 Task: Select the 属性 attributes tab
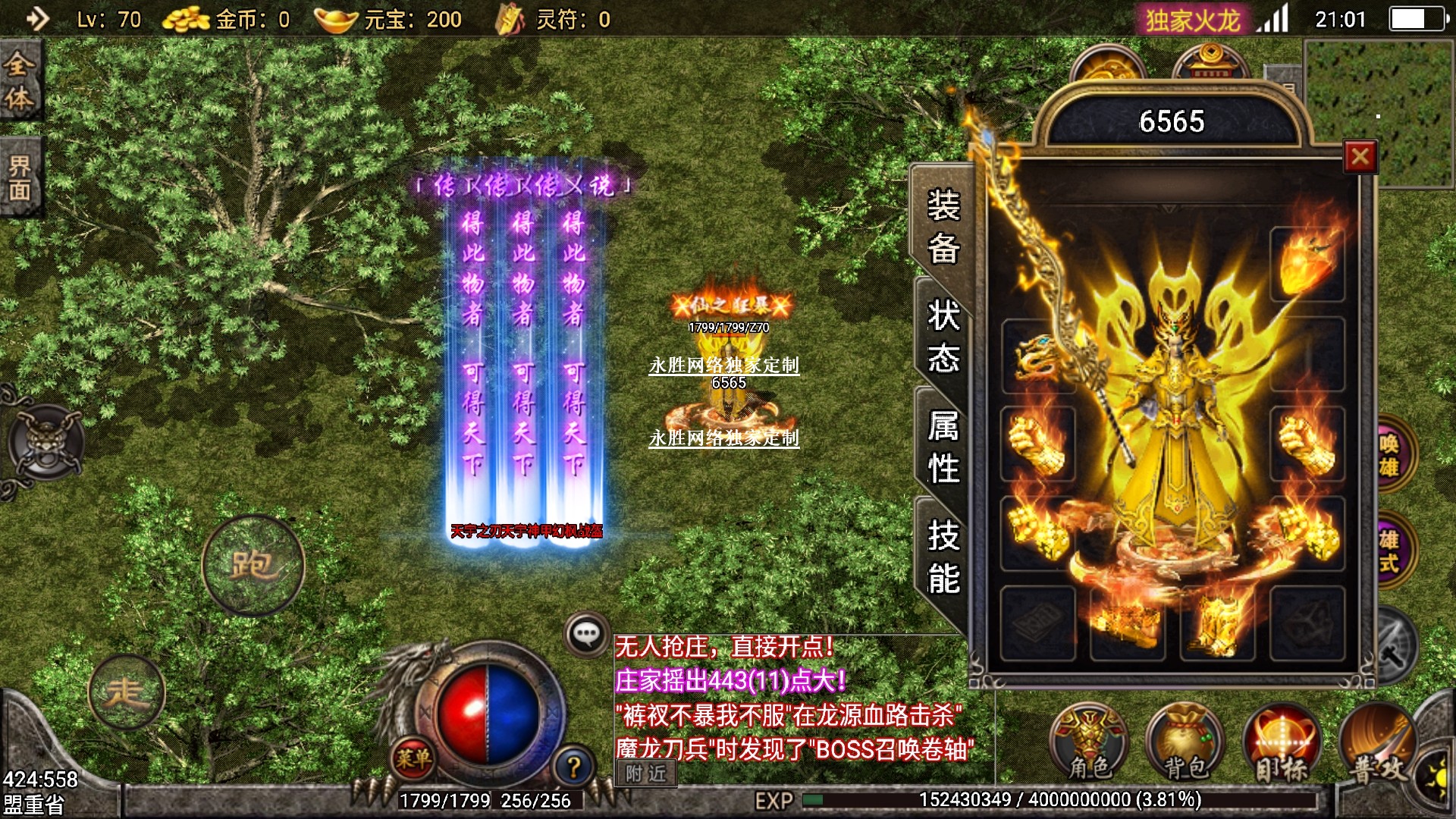pos(943,446)
